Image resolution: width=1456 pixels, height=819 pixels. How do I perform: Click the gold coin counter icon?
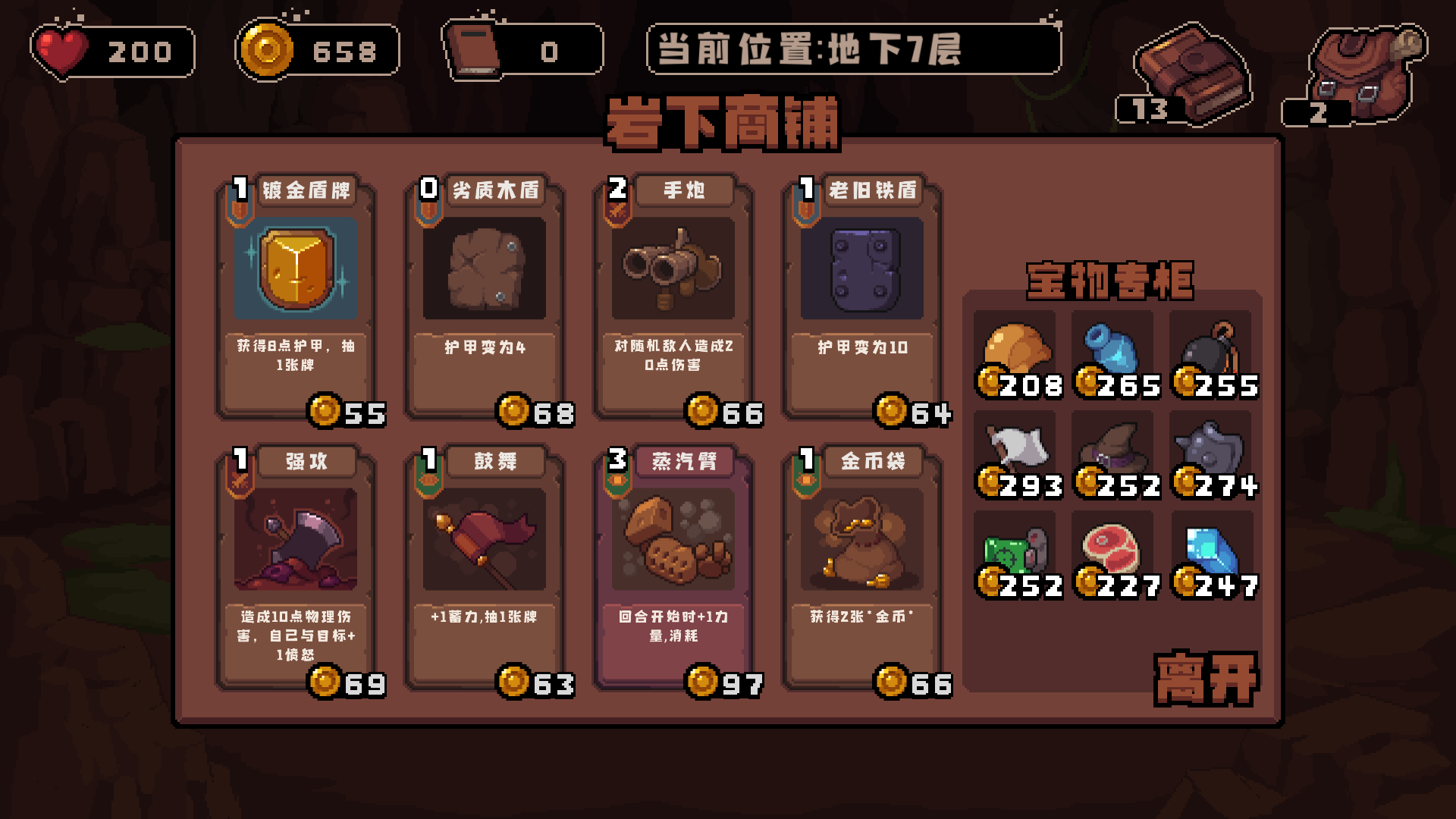pyautogui.click(x=267, y=51)
